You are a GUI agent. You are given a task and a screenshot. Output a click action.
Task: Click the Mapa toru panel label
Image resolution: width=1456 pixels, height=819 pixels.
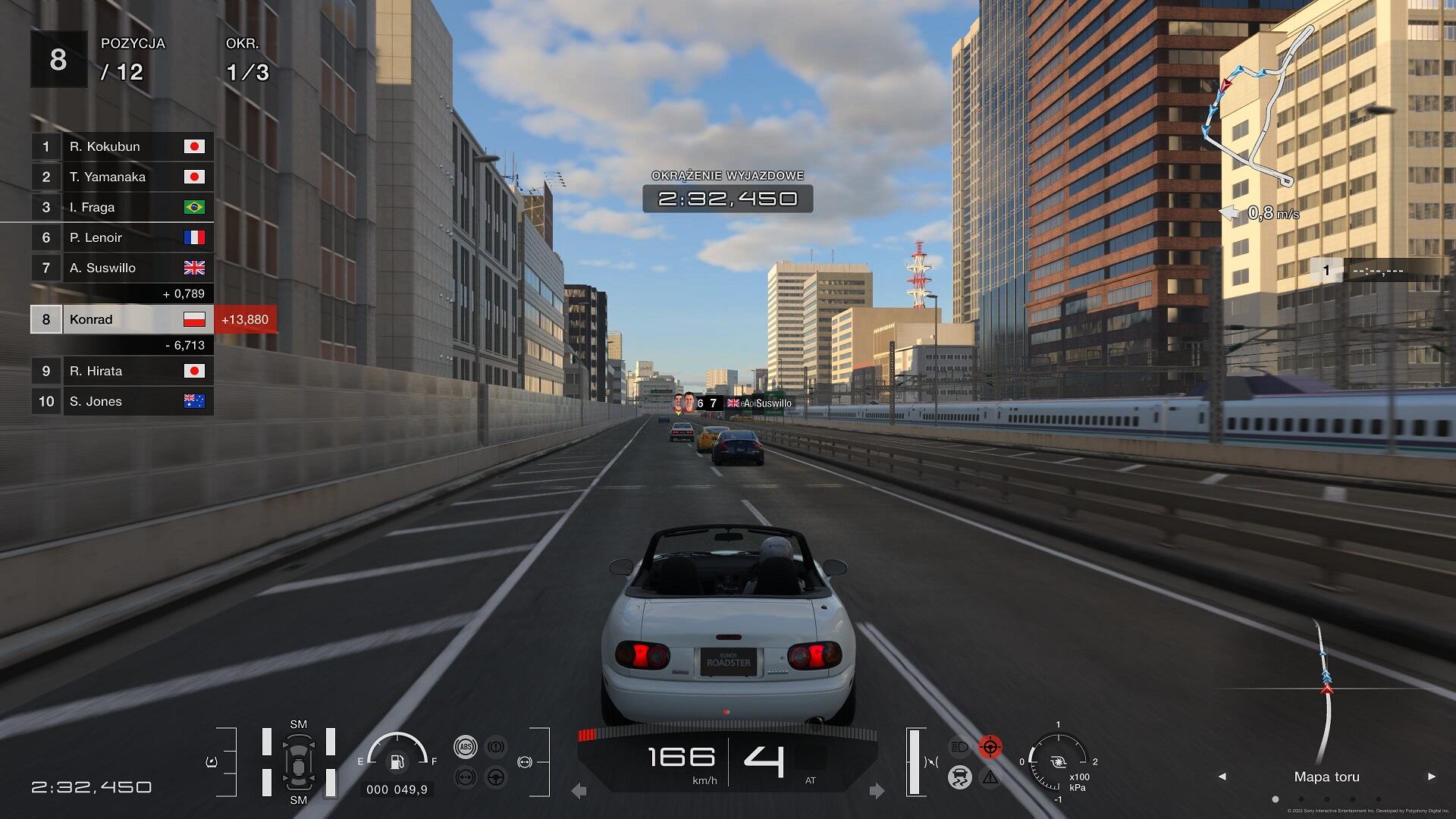coord(1326,777)
